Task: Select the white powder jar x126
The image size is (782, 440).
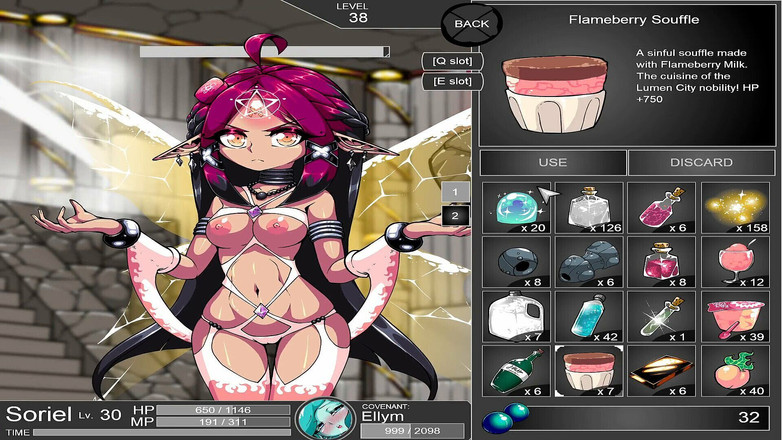Action: click(588, 207)
